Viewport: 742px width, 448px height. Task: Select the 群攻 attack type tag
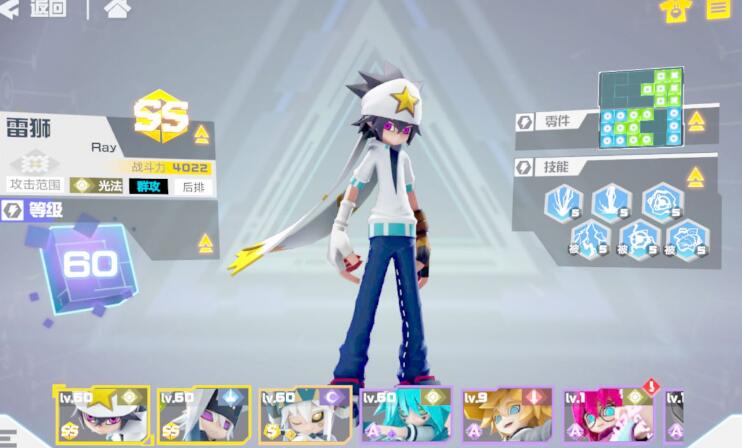[148, 185]
